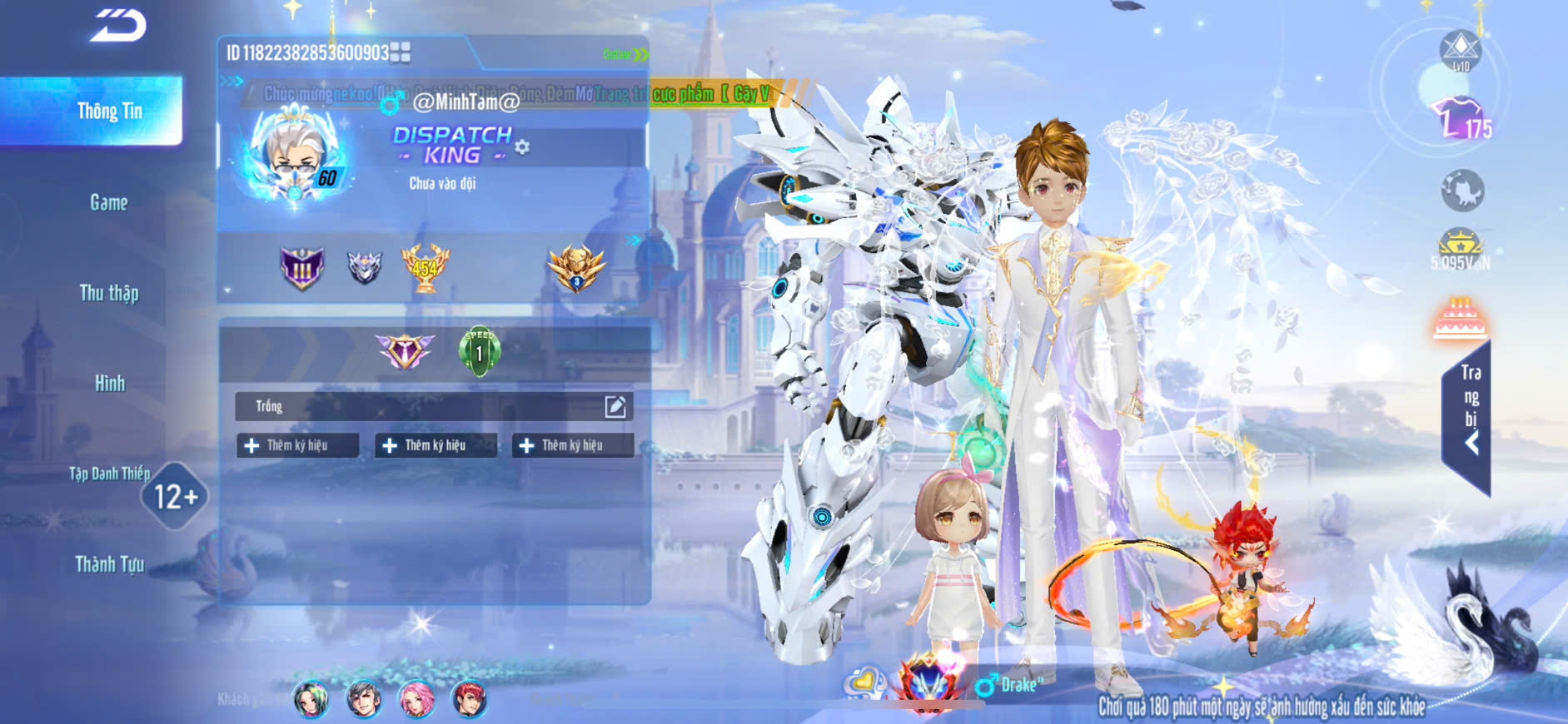This screenshot has width=1568, height=724.
Task: Open the birthday cake icon
Action: tap(1460, 318)
